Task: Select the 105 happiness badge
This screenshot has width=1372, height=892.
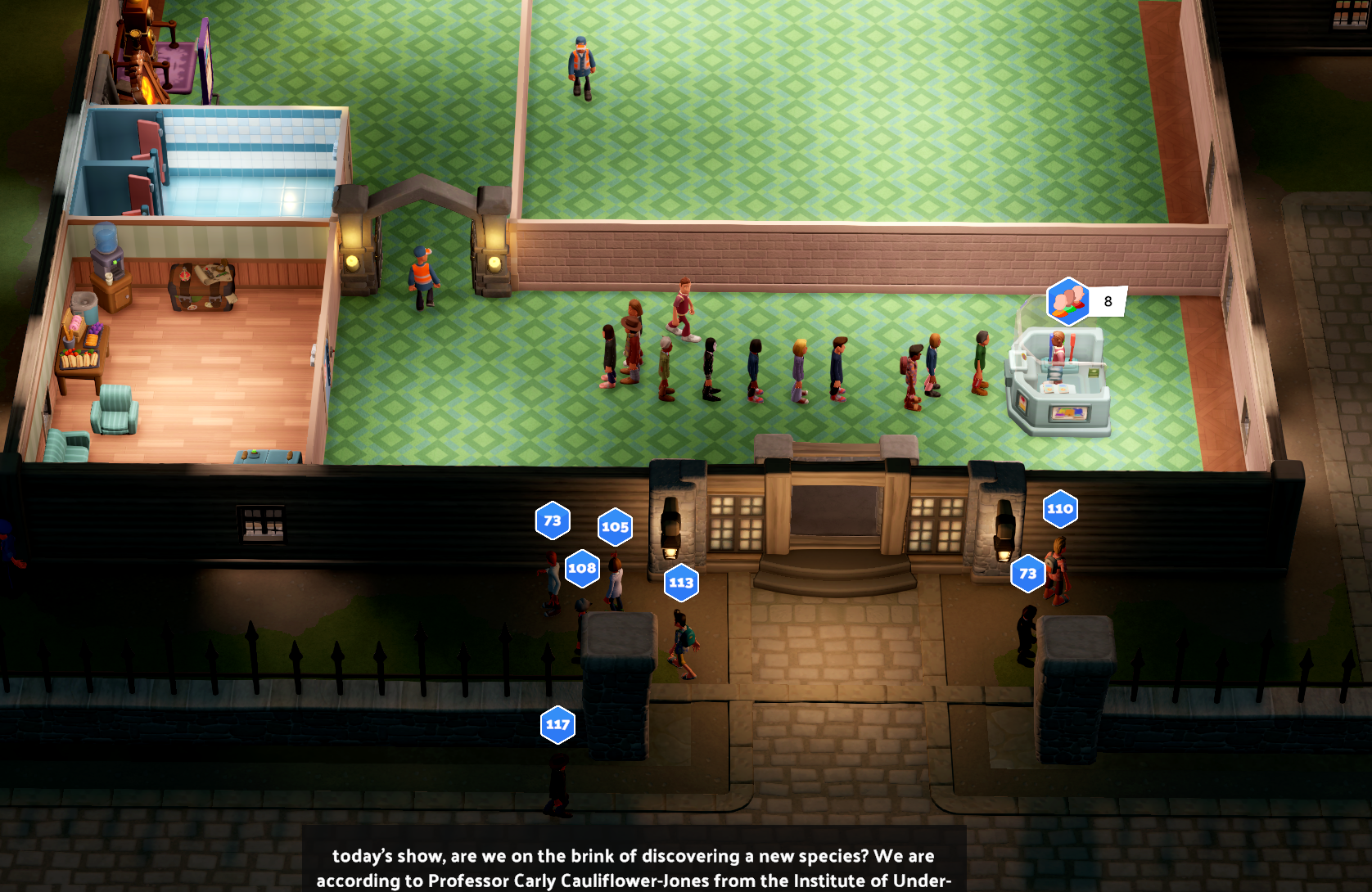Action: click(x=613, y=528)
